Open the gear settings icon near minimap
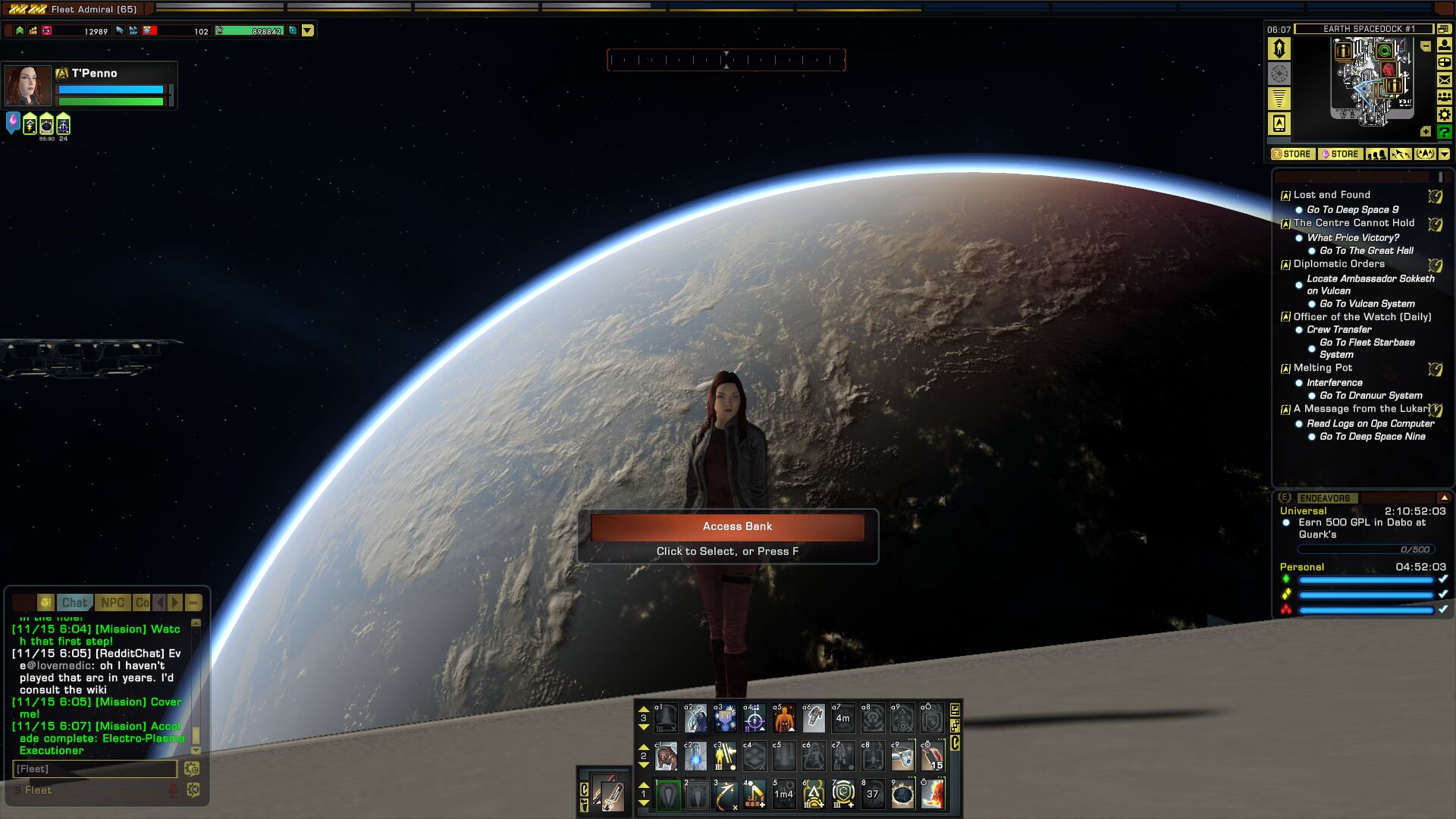 [x=1445, y=115]
